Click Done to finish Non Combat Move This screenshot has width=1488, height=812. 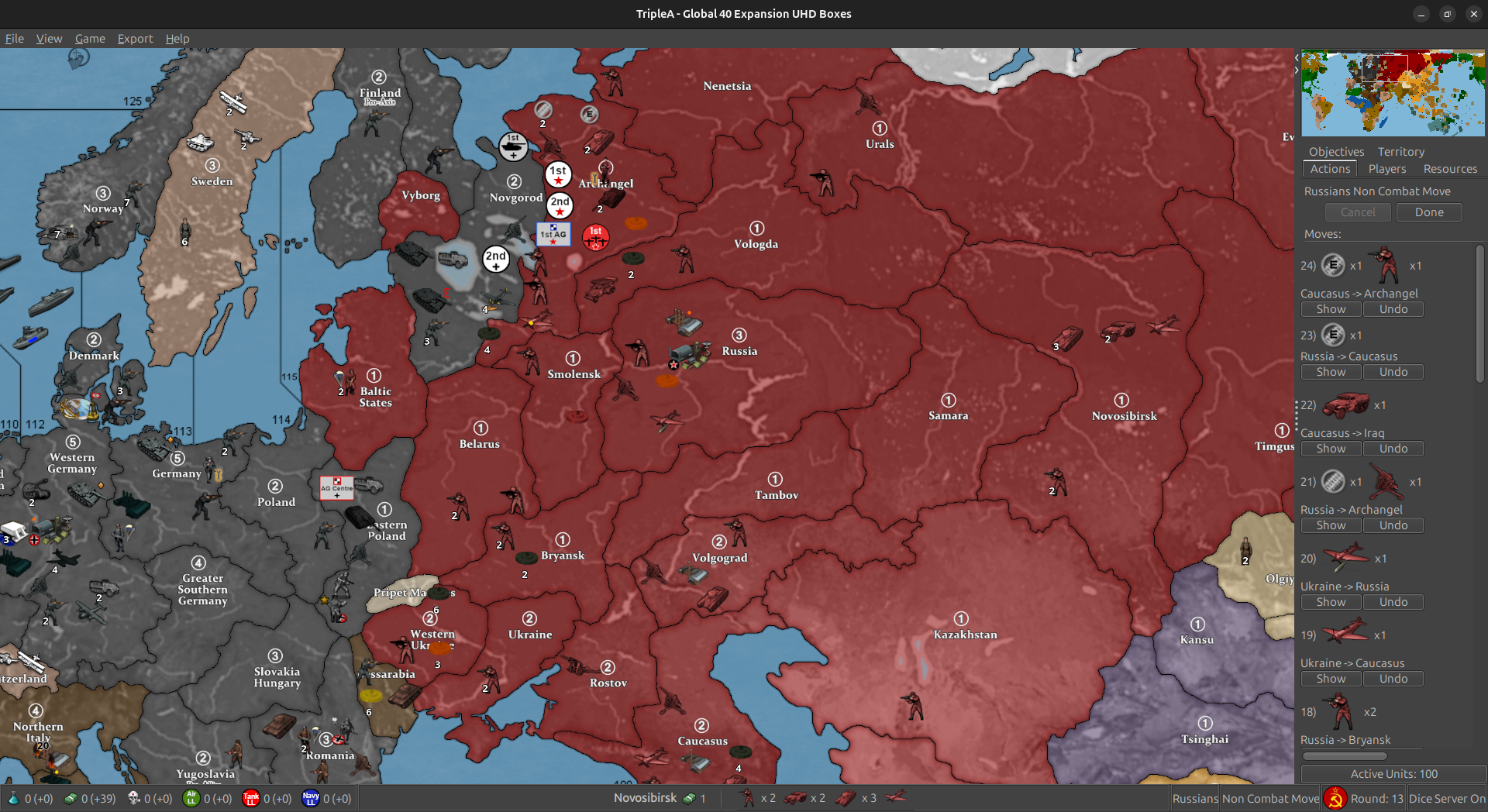tap(1428, 212)
